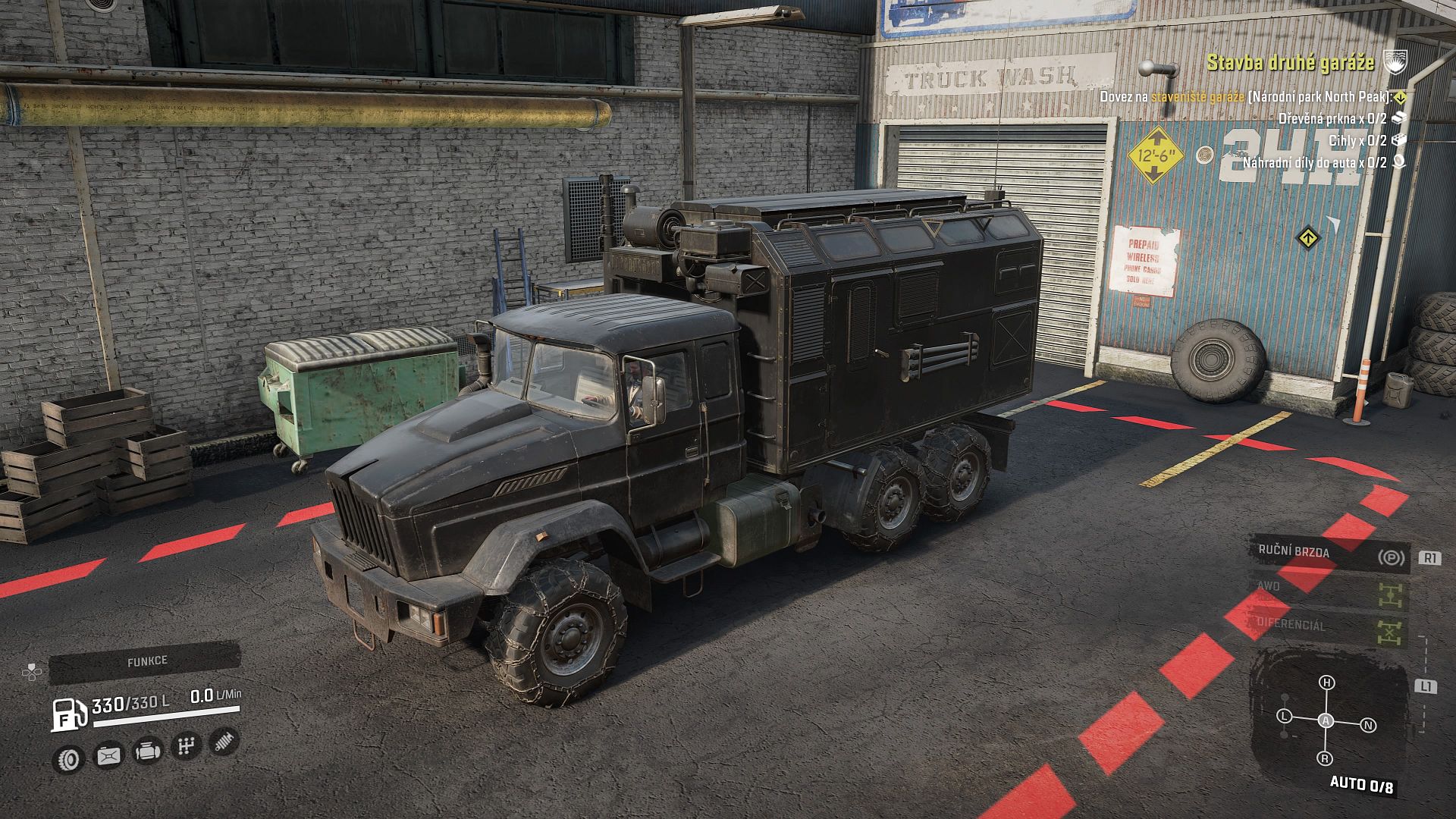Select the R reverse gear position

click(1325, 759)
